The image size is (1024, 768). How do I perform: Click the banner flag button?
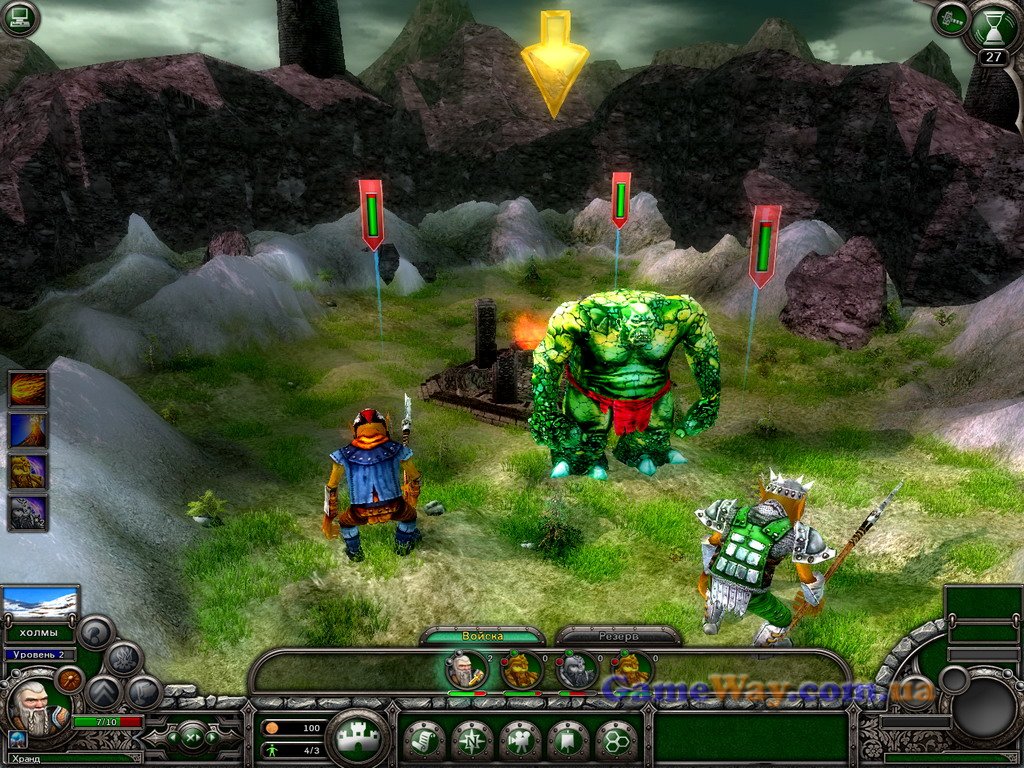568,741
